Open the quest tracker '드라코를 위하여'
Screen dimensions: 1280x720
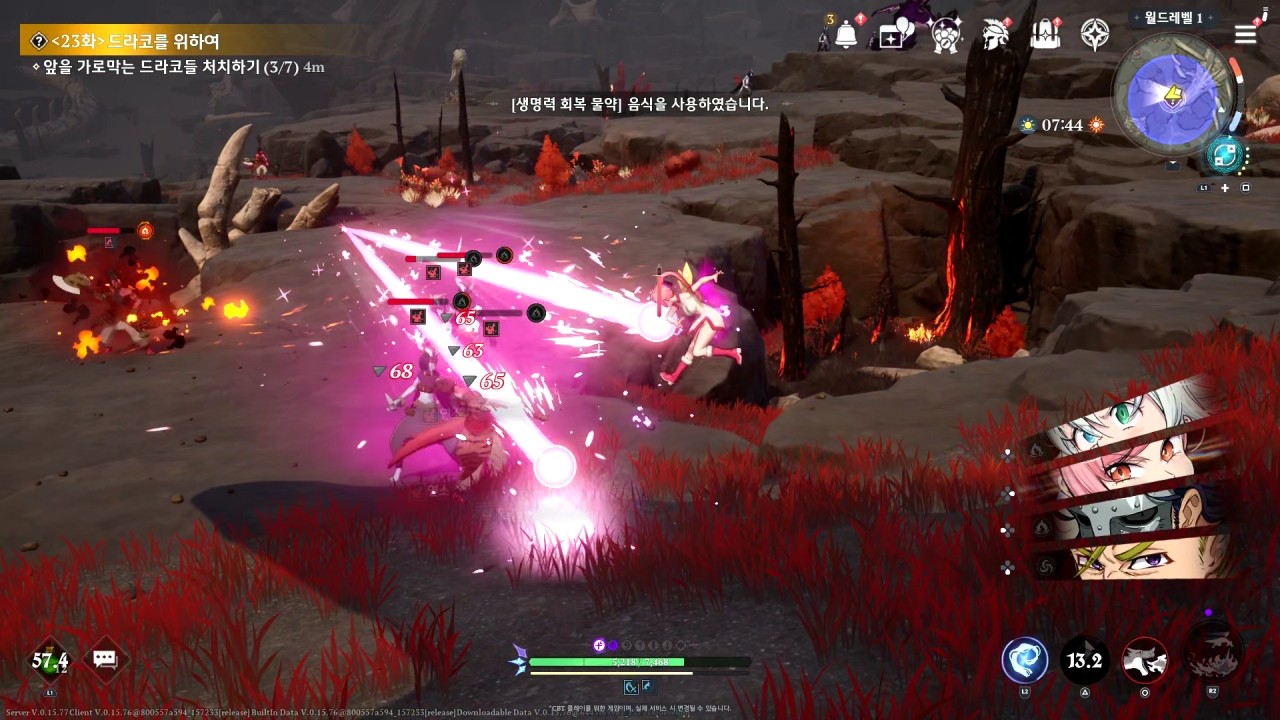pyautogui.click(x=135, y=41)
